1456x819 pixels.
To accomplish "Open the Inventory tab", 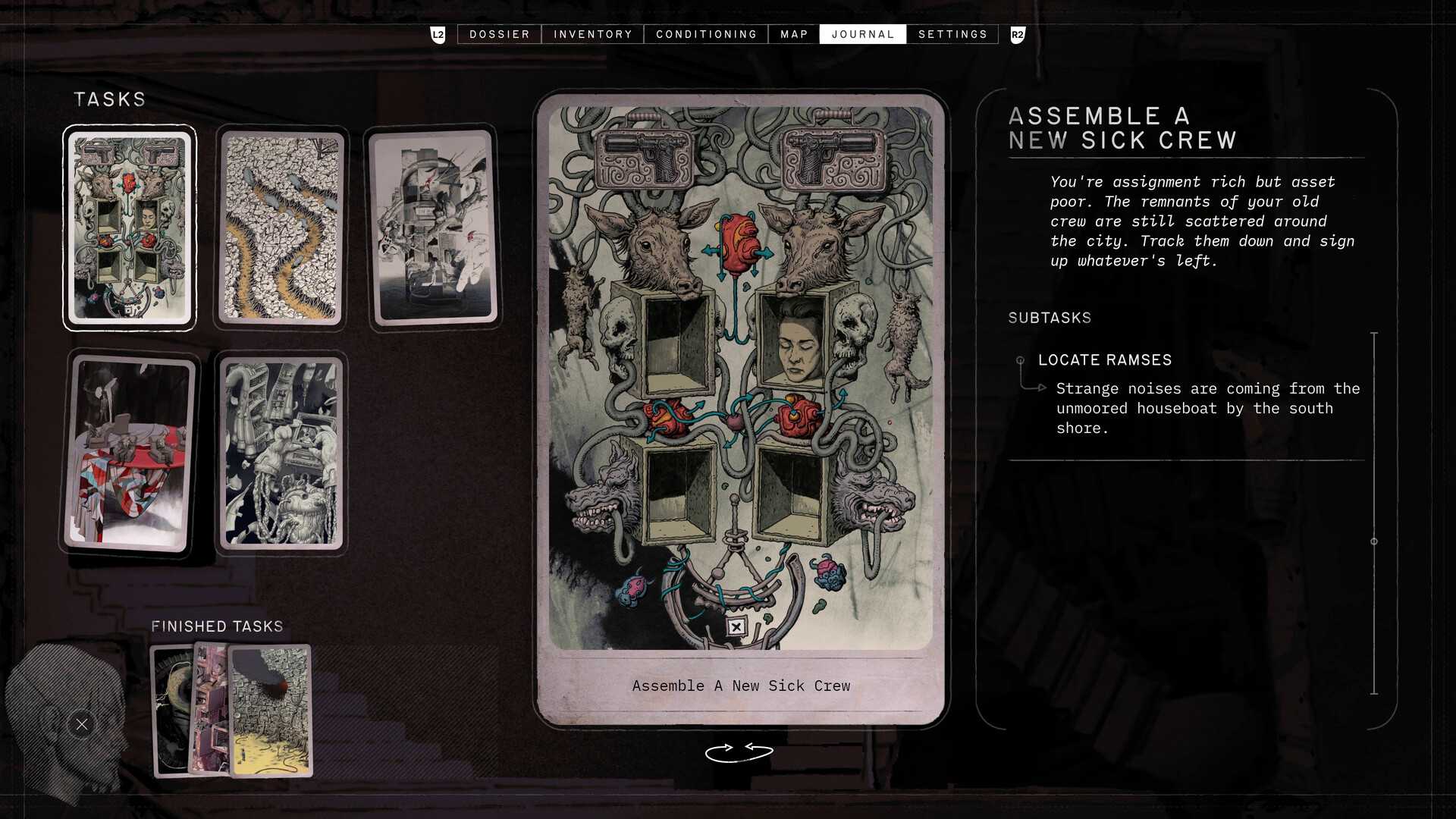I will click(x=593, y=33).
